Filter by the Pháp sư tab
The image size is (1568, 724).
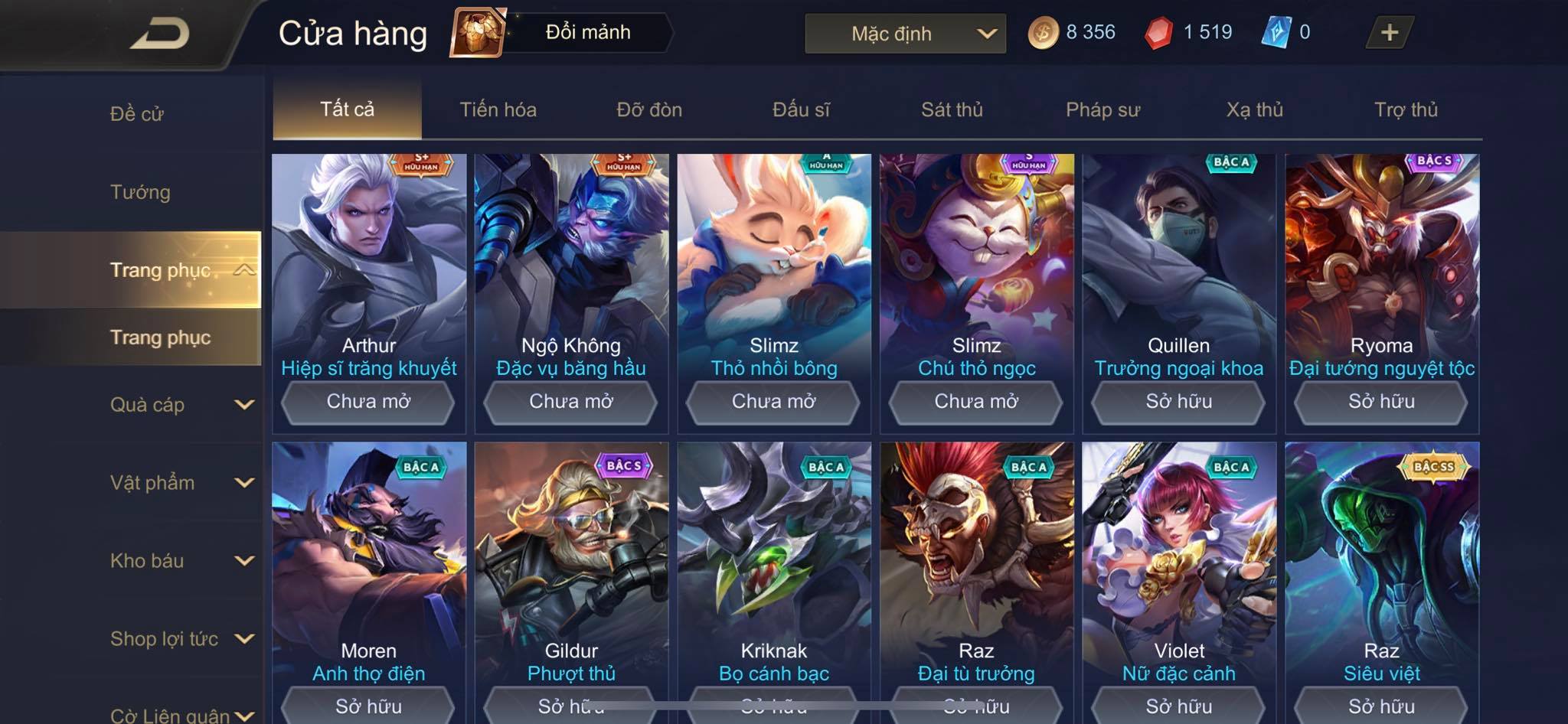pyautogui.click(x=1102, y=109)
